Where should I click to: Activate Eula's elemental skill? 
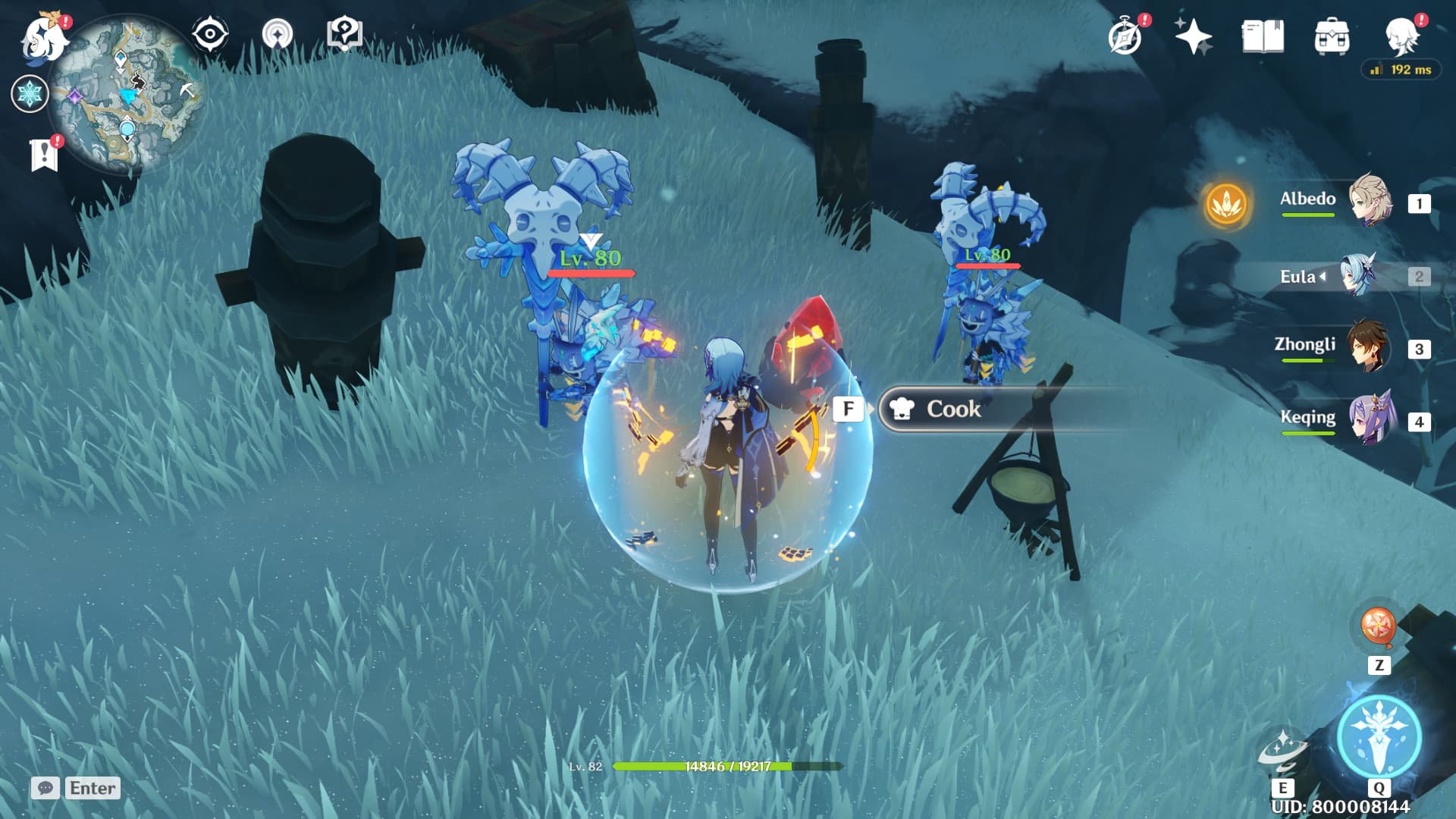pos(1283,751)
